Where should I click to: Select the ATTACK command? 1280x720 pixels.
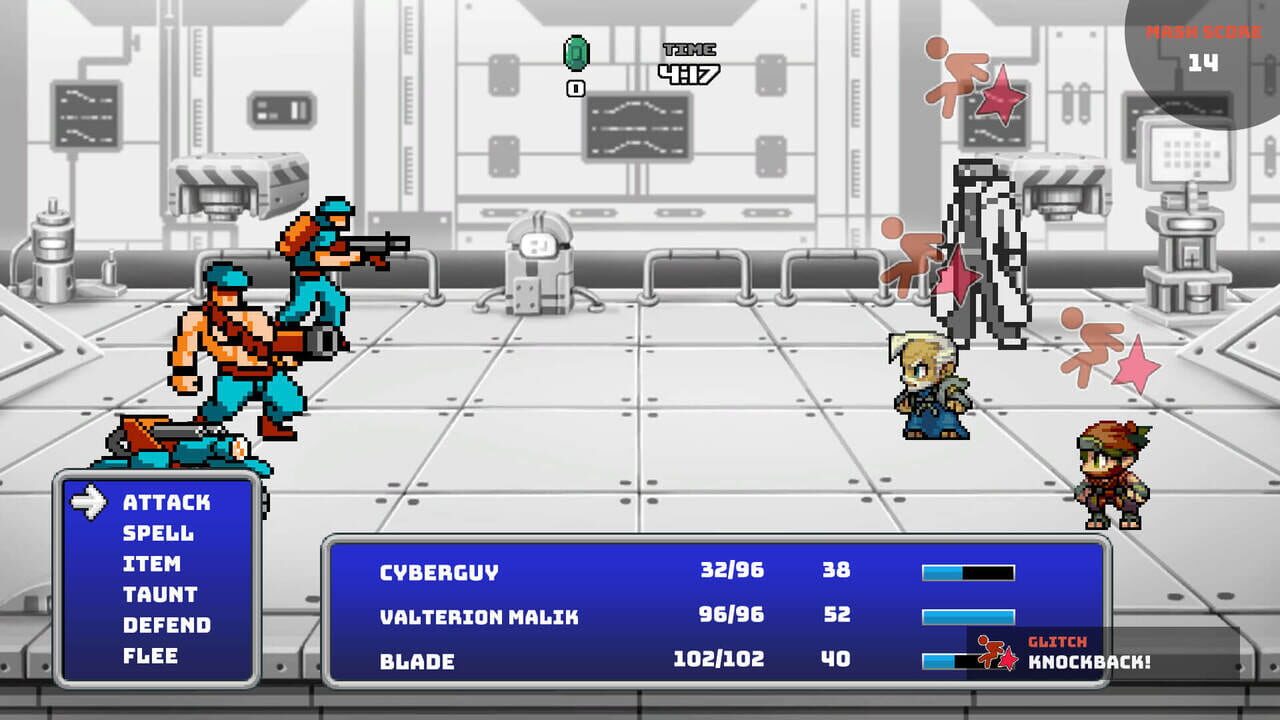pyautogui.click(x=167, y=503)
